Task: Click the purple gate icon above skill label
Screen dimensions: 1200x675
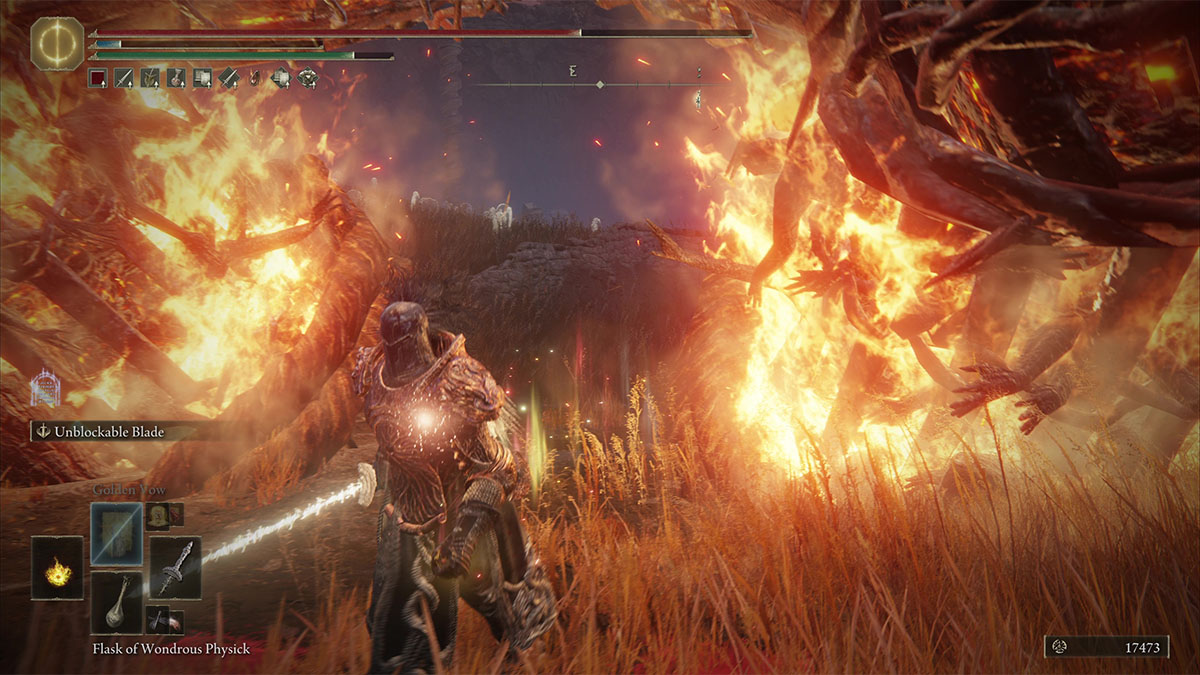Action: (44, 389)
